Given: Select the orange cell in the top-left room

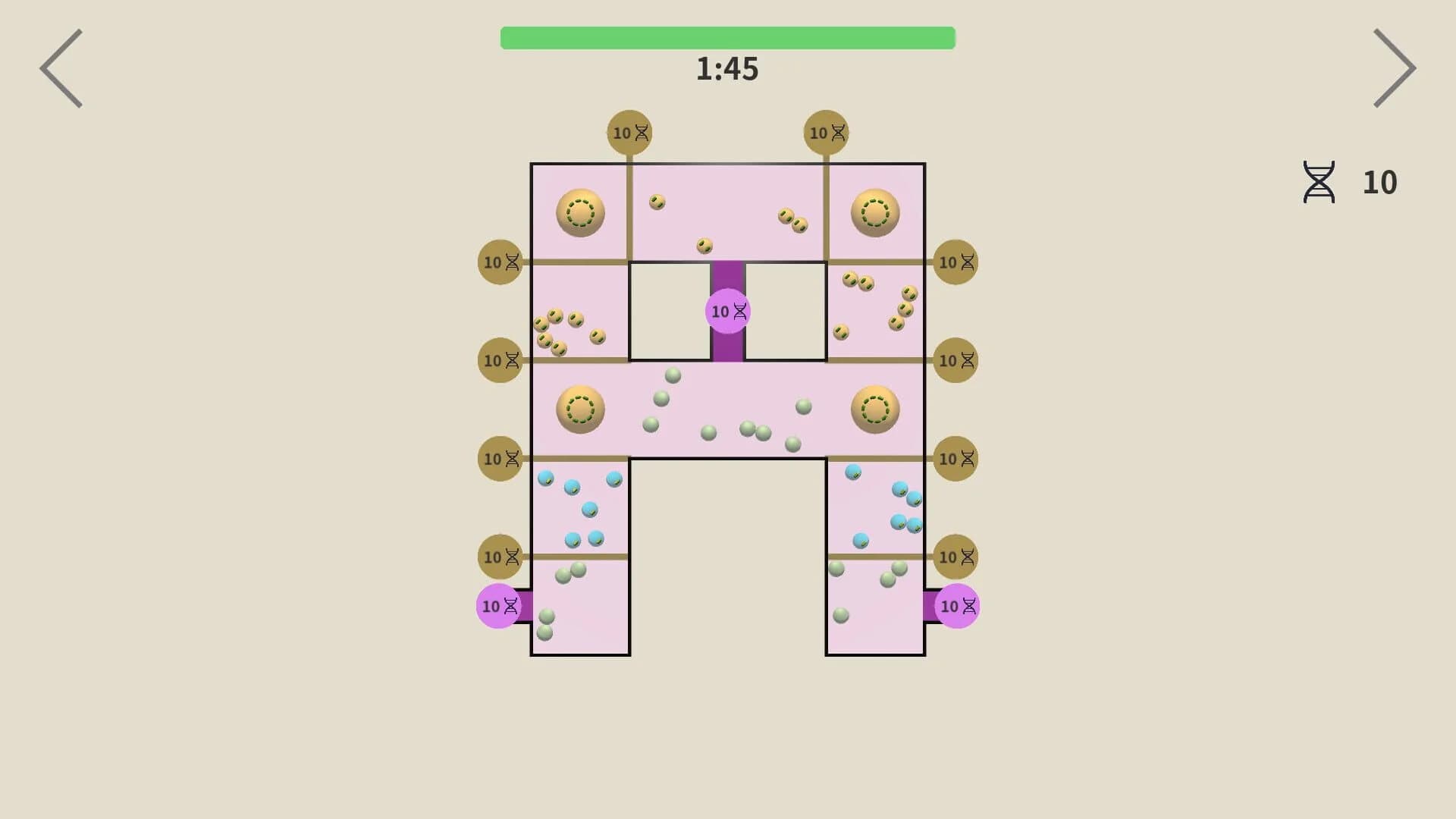Looking at the screenshot, I should pos(580,213).
